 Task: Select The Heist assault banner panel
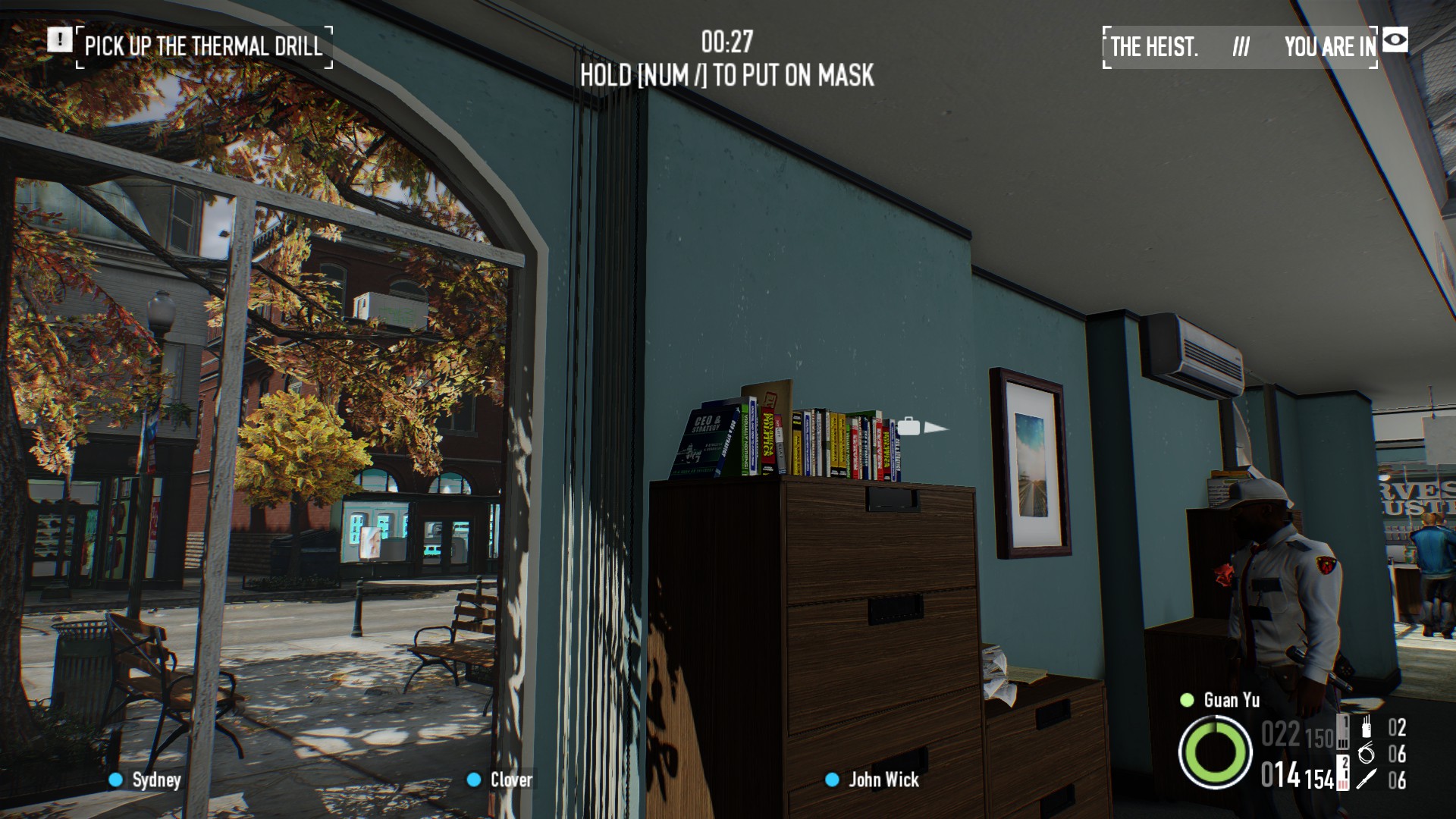[1240, 47]
